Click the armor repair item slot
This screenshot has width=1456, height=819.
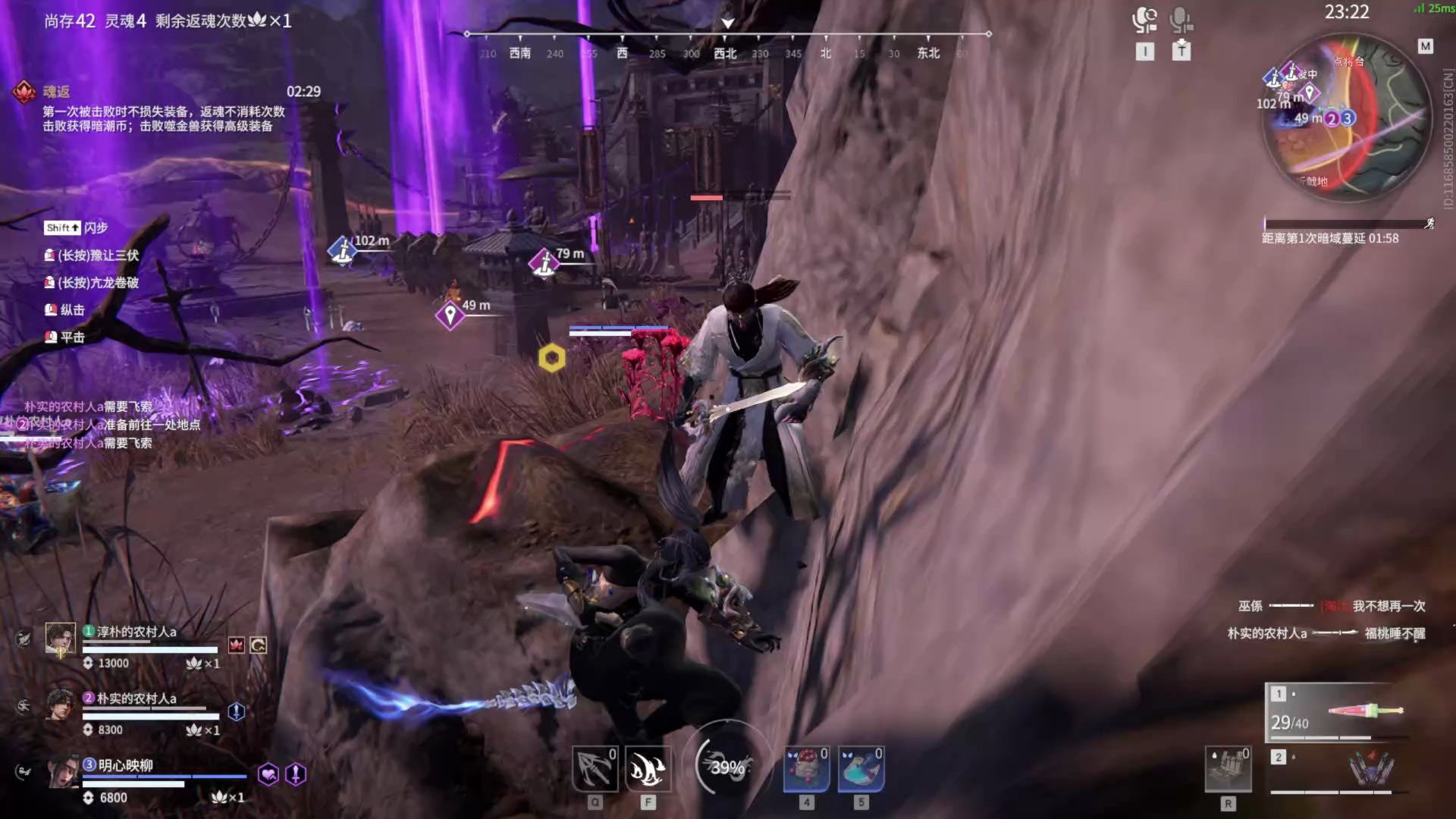(1228, 769)
